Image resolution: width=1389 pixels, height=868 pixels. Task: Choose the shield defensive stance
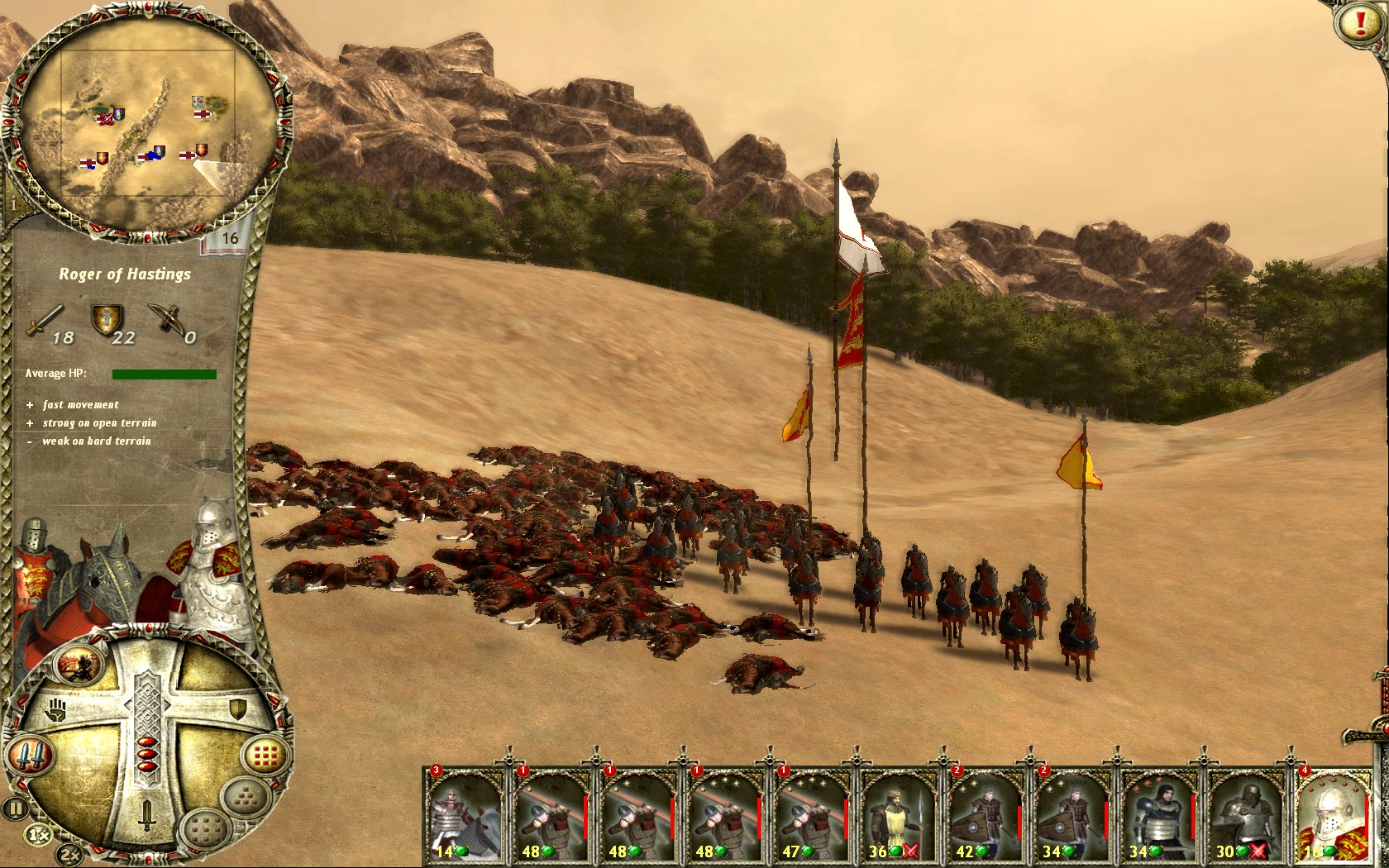pos(237,708)
